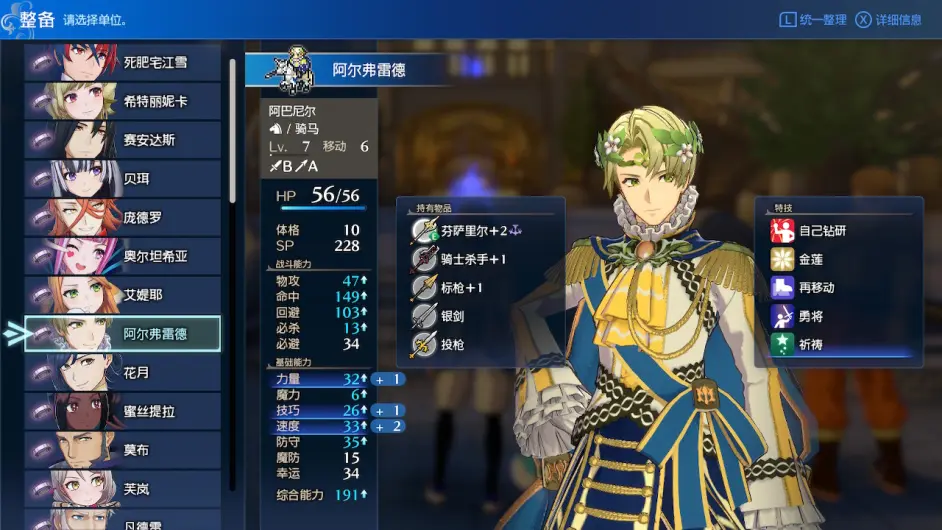Select the 芬萨里尔+2 weapon
Image resolution: width=942 pixels, height=530 pixels.
click(480, 230)
